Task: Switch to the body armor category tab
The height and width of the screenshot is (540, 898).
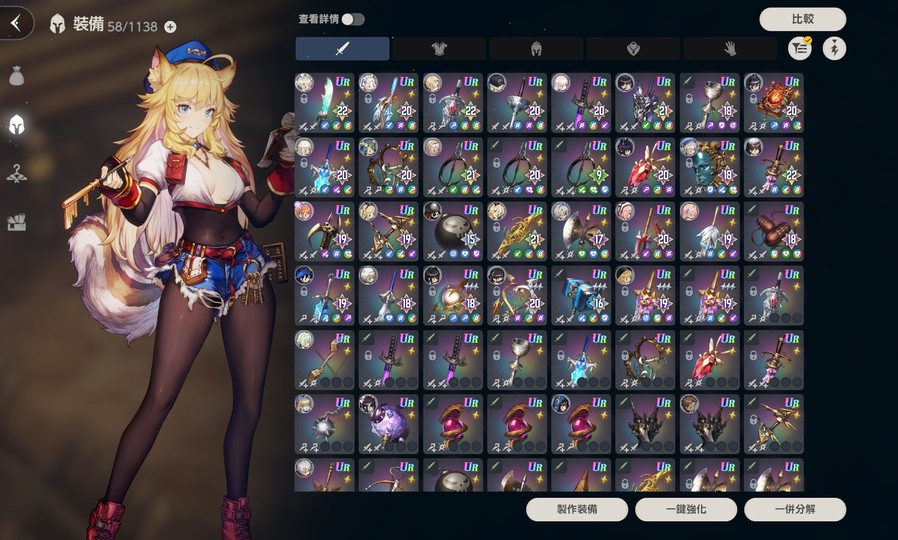Action: (439, 48)
